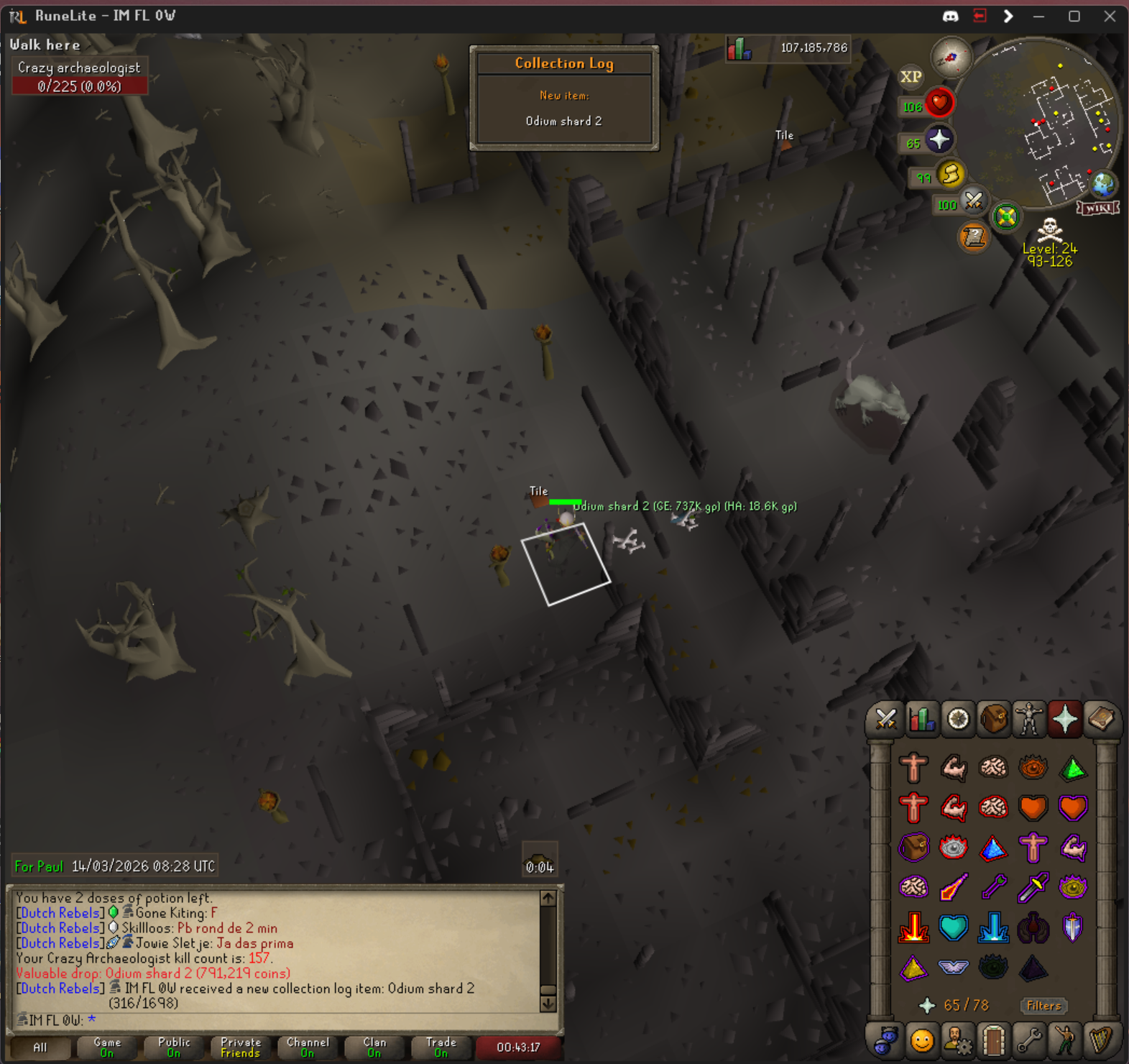Open the Settings wrench tab
The width and height of the screenshot is (1129, 1064).
pos(1029,1040)
